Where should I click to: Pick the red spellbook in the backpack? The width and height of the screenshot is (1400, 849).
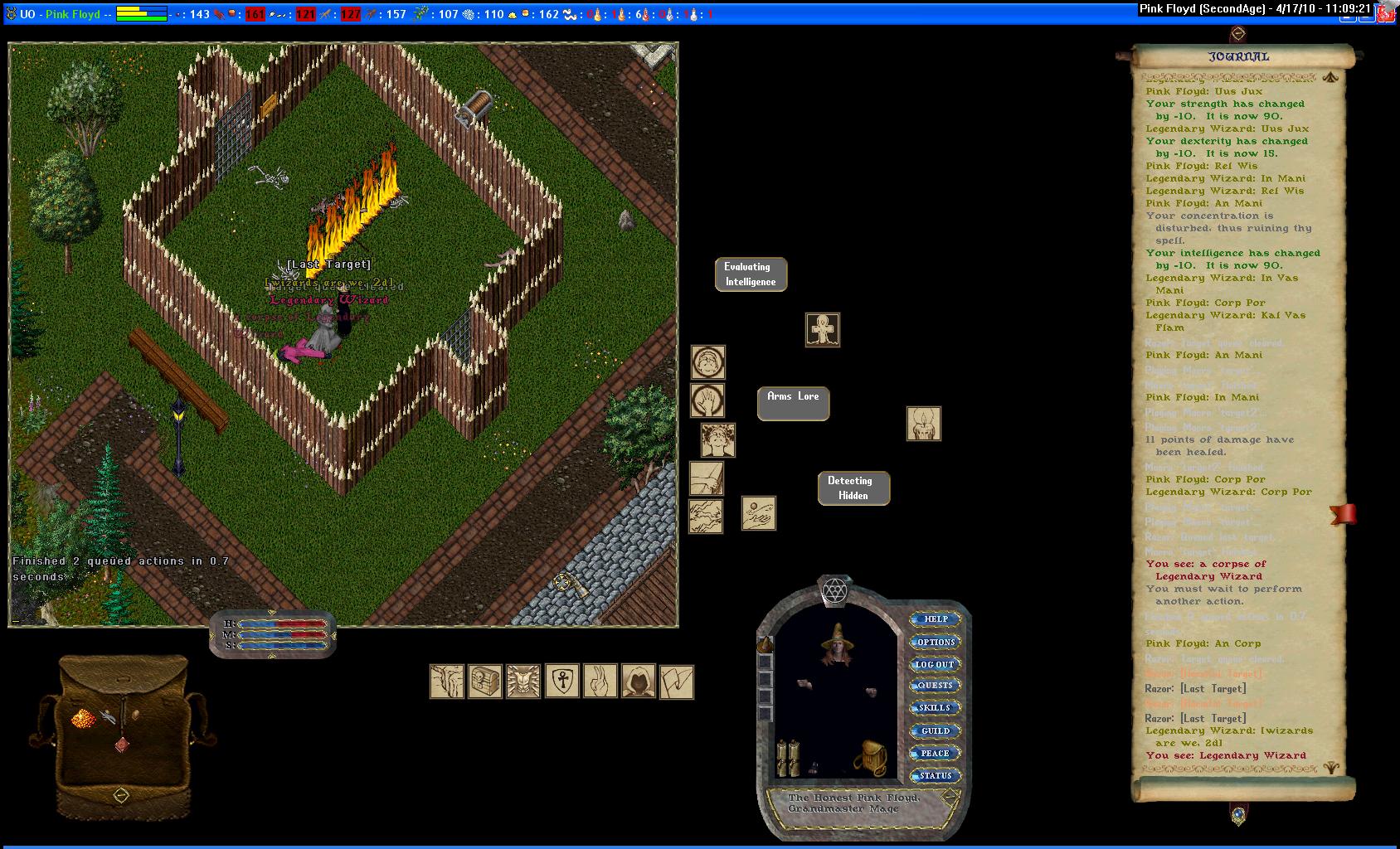[122, 744]
